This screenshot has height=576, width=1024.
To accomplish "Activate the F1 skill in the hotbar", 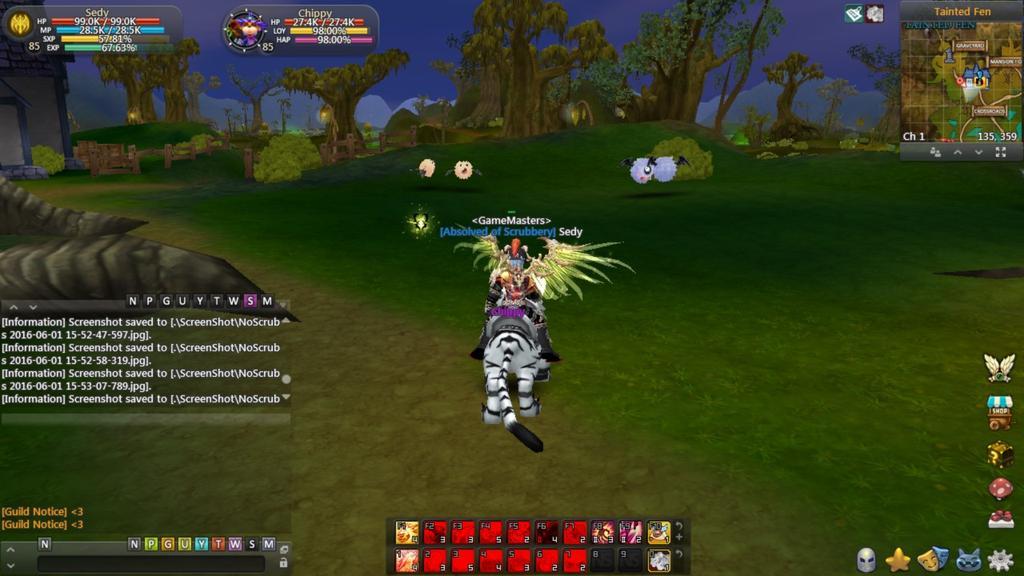I will click(407, 533).
